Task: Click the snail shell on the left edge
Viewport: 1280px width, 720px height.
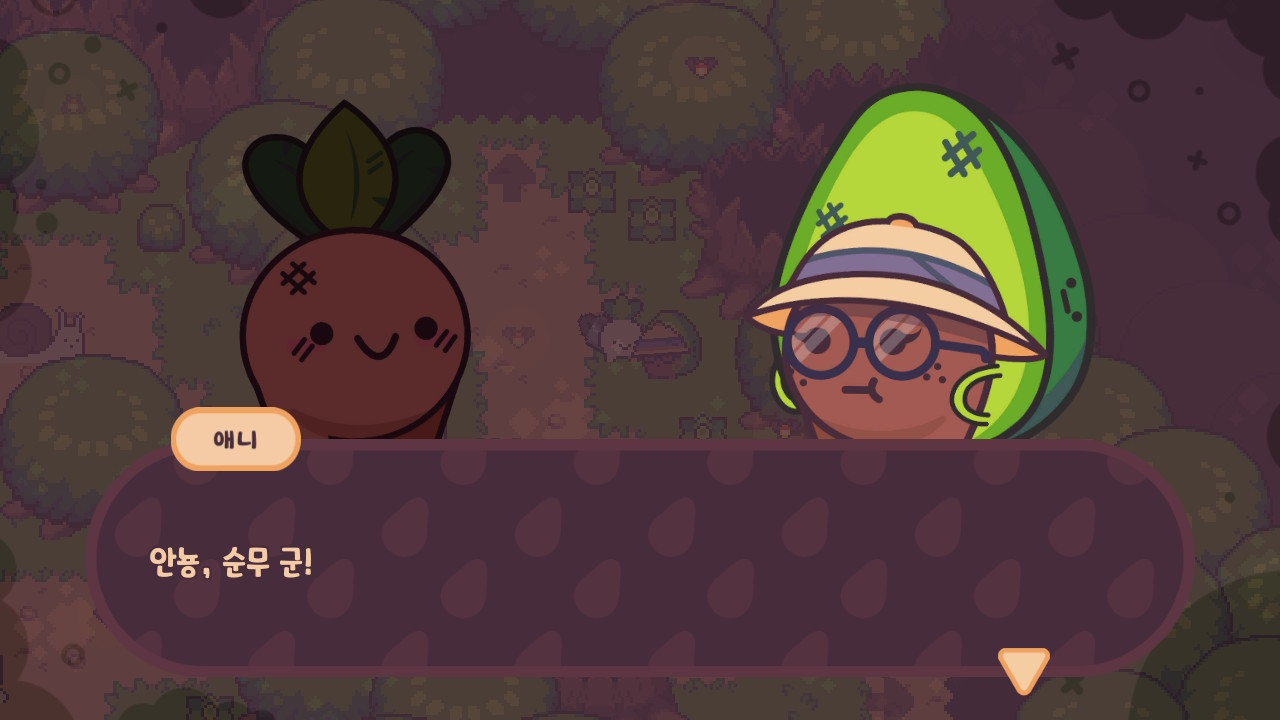Action: [x=22, y=330]
